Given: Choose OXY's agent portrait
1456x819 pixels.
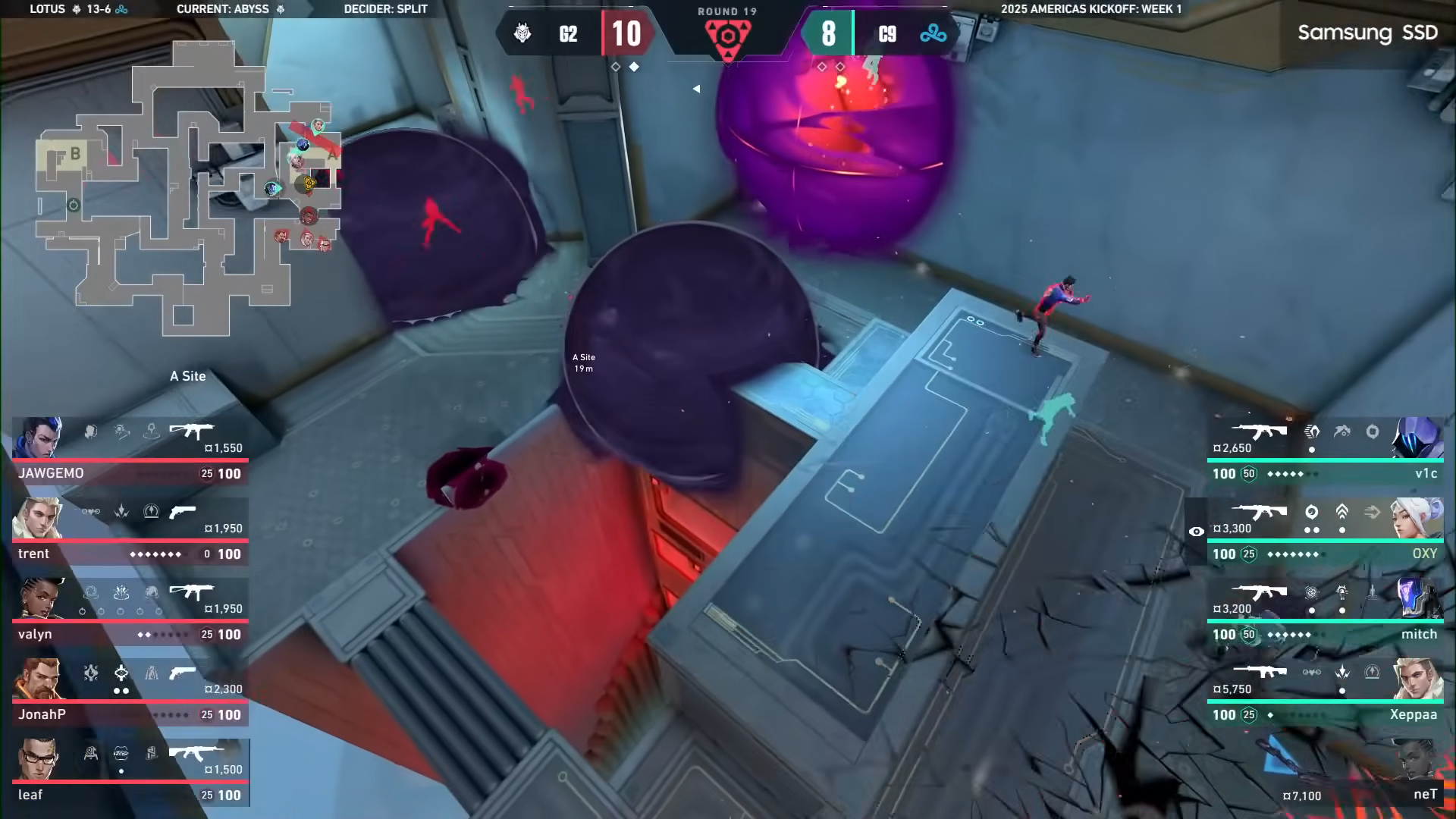Looking at the screenshot, I should [1417, 518].
